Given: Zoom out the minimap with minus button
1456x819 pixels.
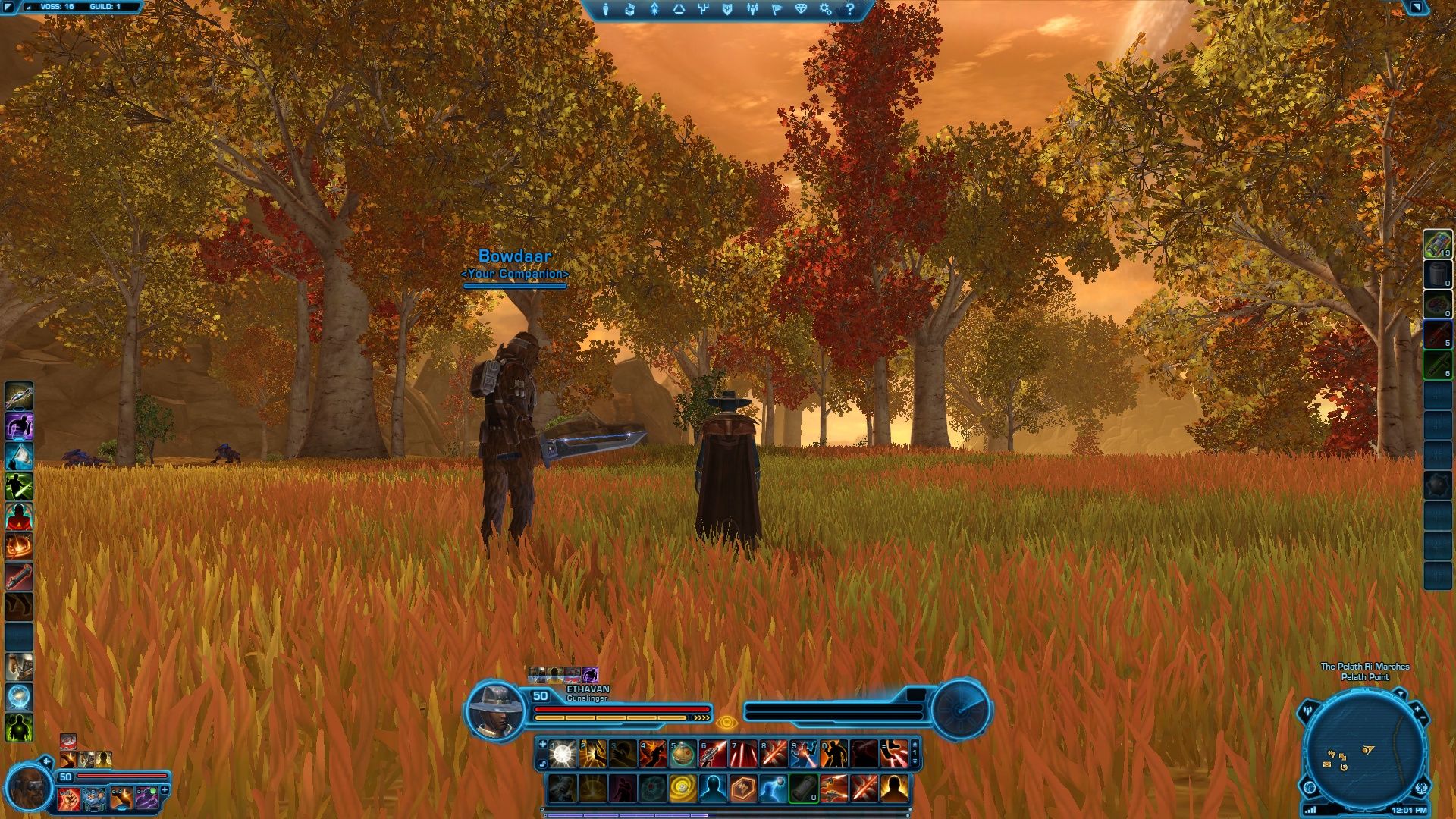Looking at the screenshot, I should (1423, 717).
